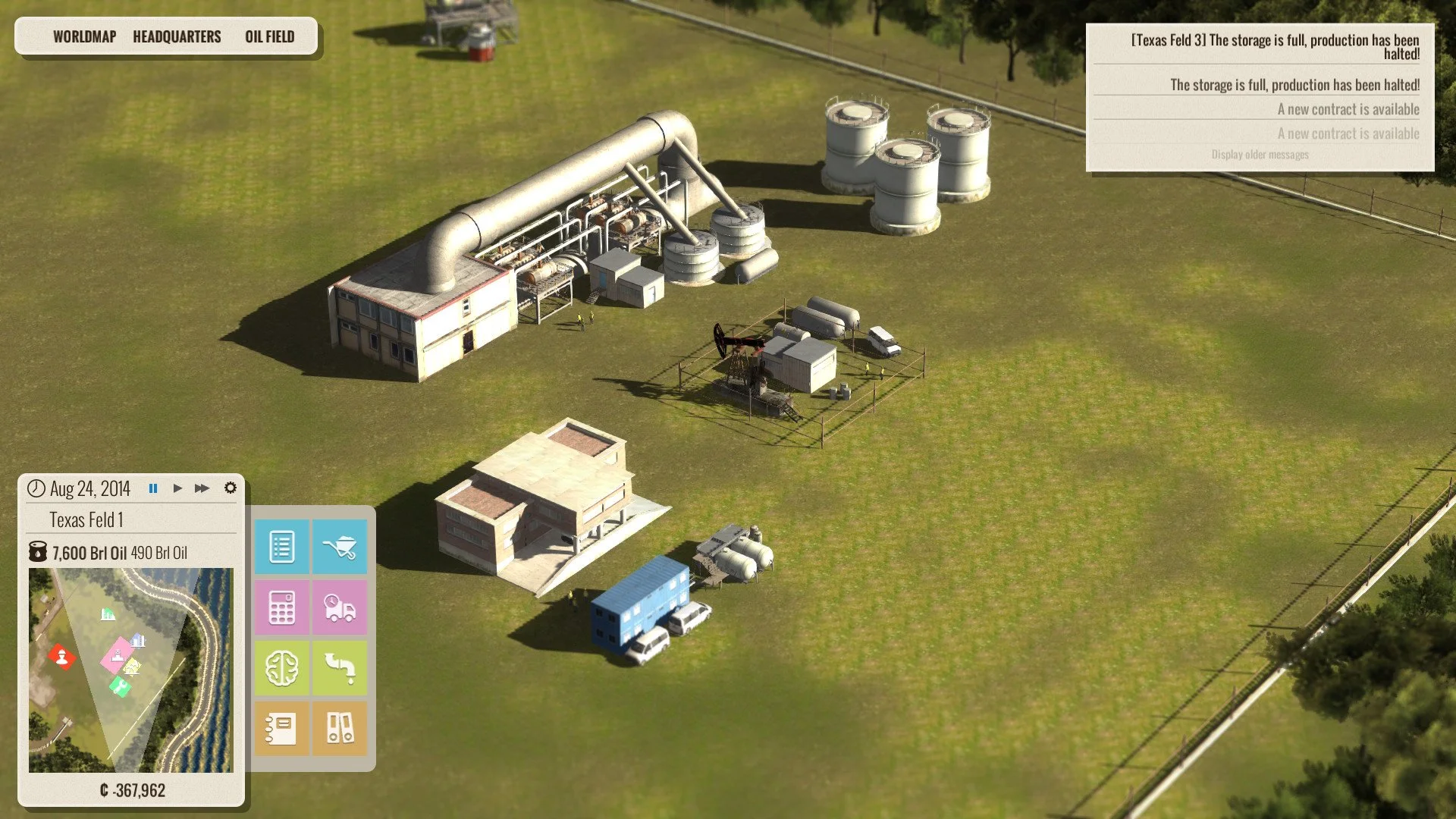Select the green pipe tile
The width and height of the screenshot is (1456, 819).
click(x=340, y=668)
